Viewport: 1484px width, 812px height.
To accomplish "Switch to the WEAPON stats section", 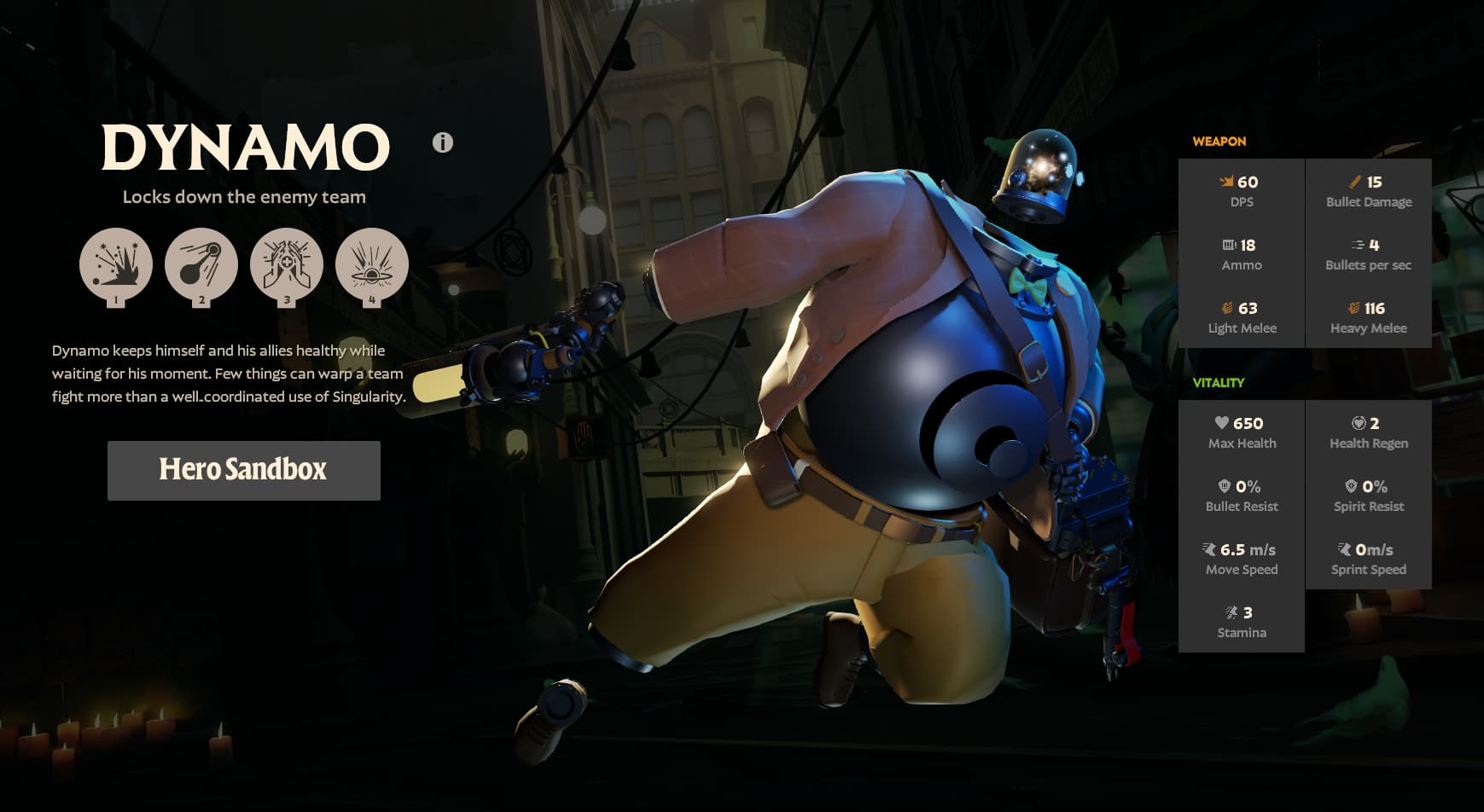I will 1220,141.
